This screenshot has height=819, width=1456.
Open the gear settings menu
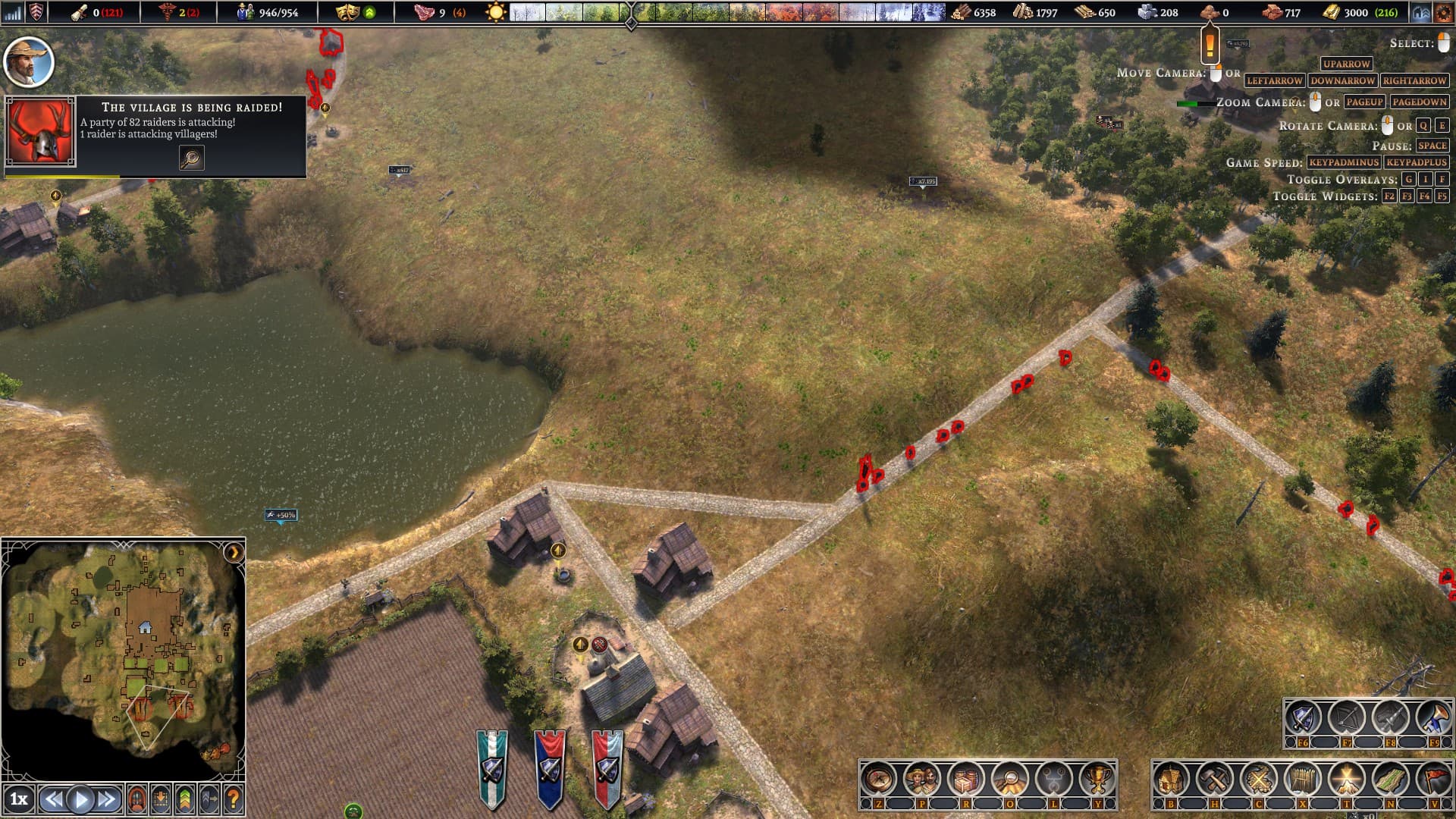pyautogui.click(x=1443, y=12)
